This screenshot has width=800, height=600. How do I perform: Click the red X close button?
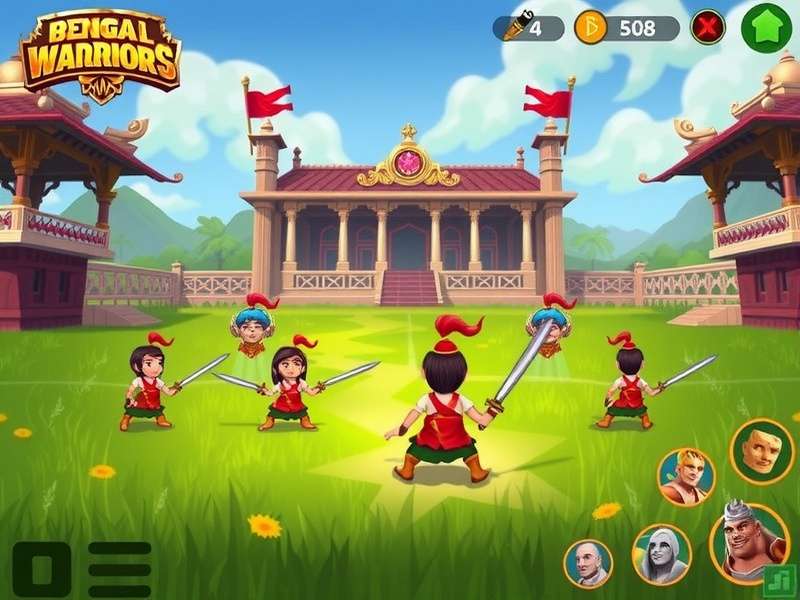point(708,28)
